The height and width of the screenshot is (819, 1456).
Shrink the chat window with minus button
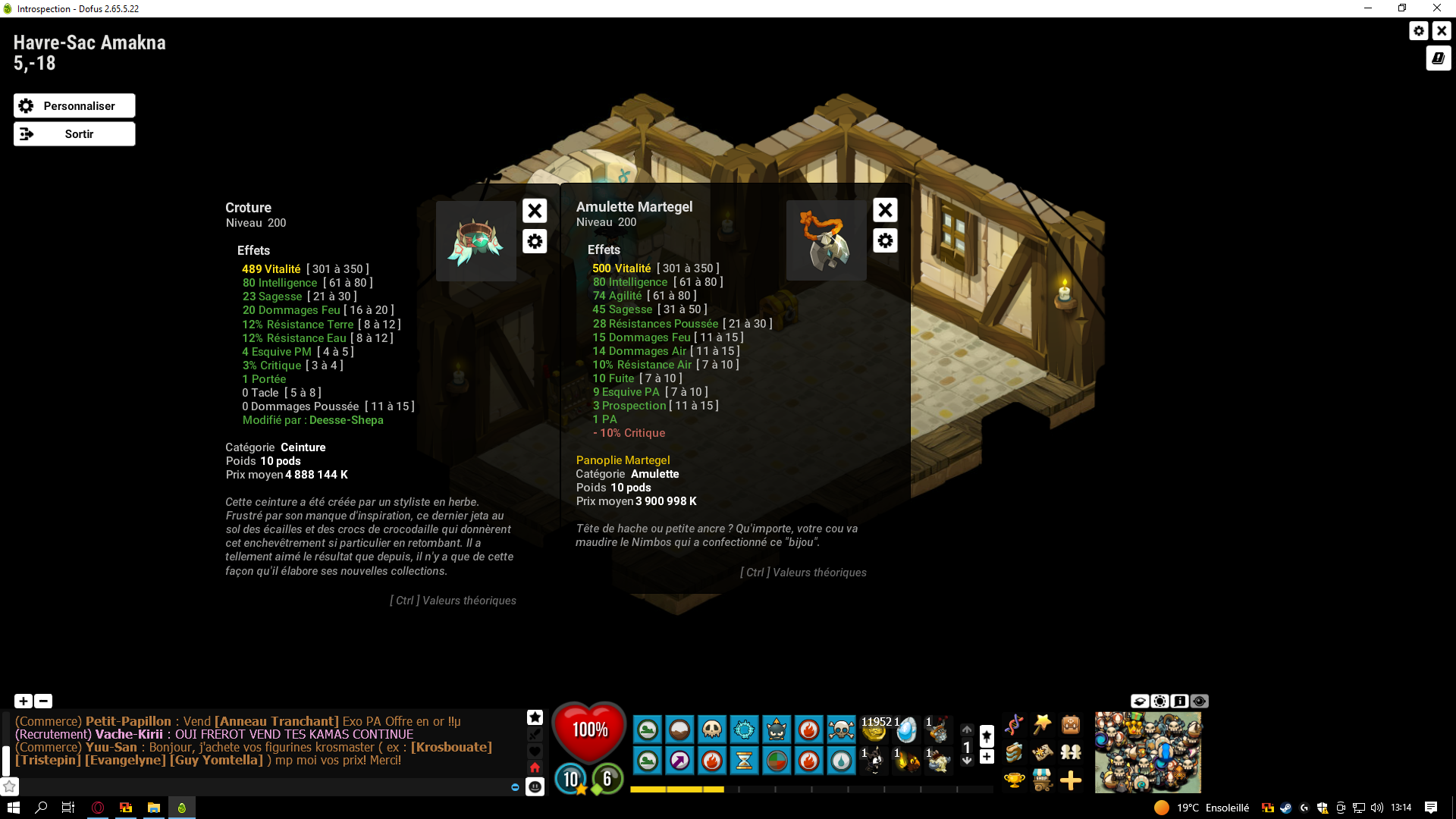tap(43, 701)
